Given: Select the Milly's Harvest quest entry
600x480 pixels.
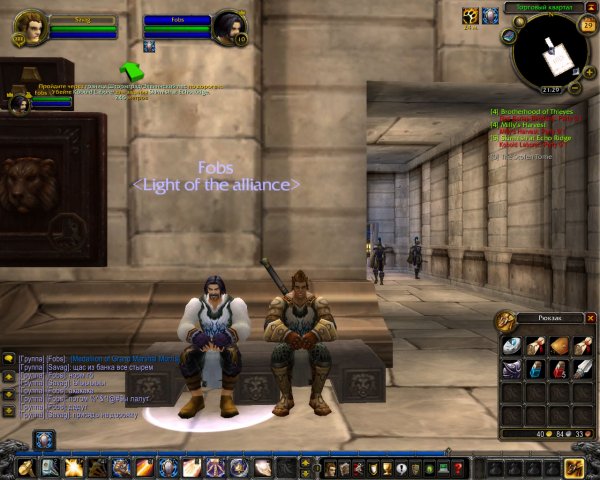Looking at the screenshot, I should click(522, 124).
